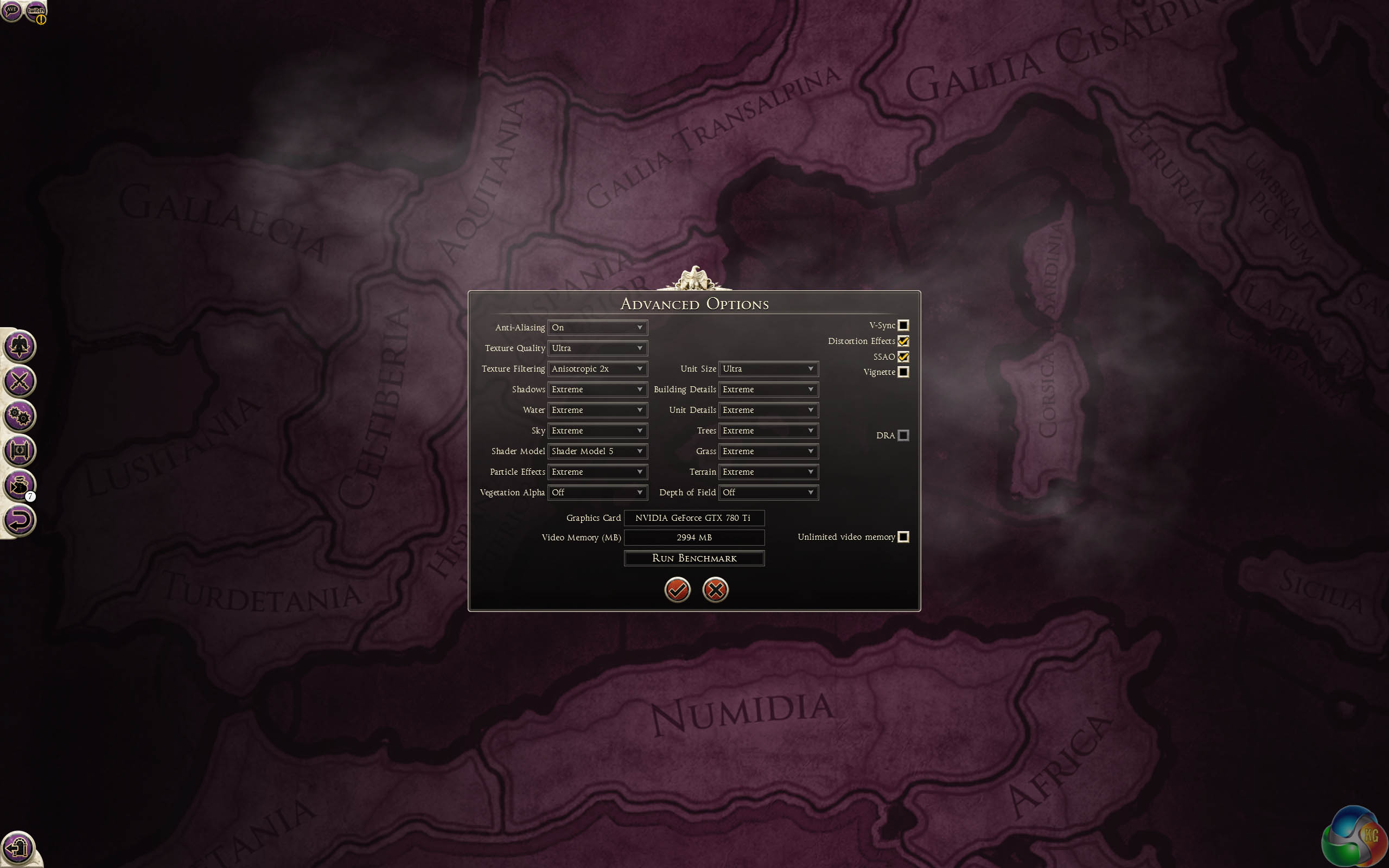Change the Texture Quality dropdown
The image size is (1389, 868).
click(x=597, y=348)
